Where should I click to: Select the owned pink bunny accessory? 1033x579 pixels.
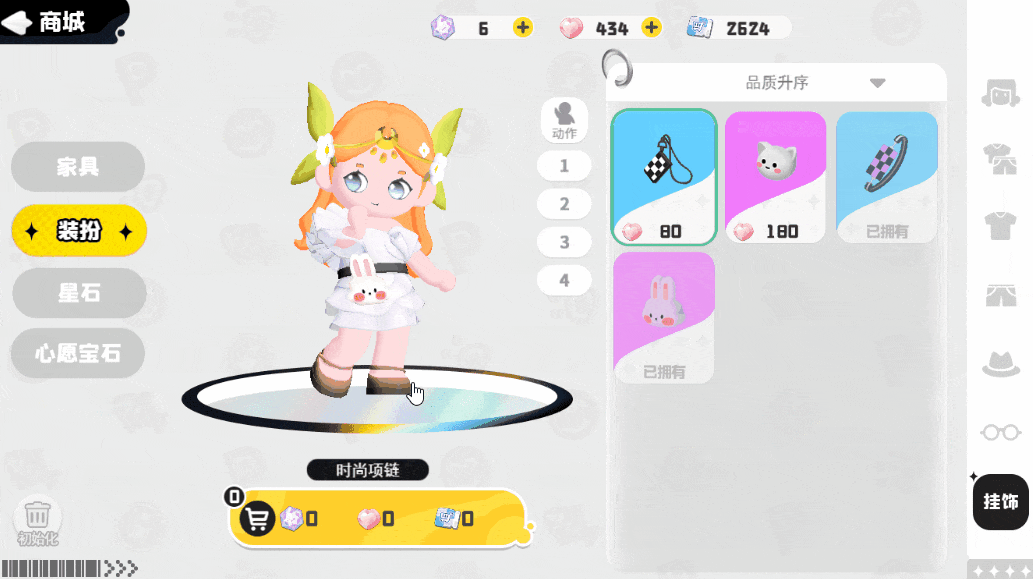(664, 317)
